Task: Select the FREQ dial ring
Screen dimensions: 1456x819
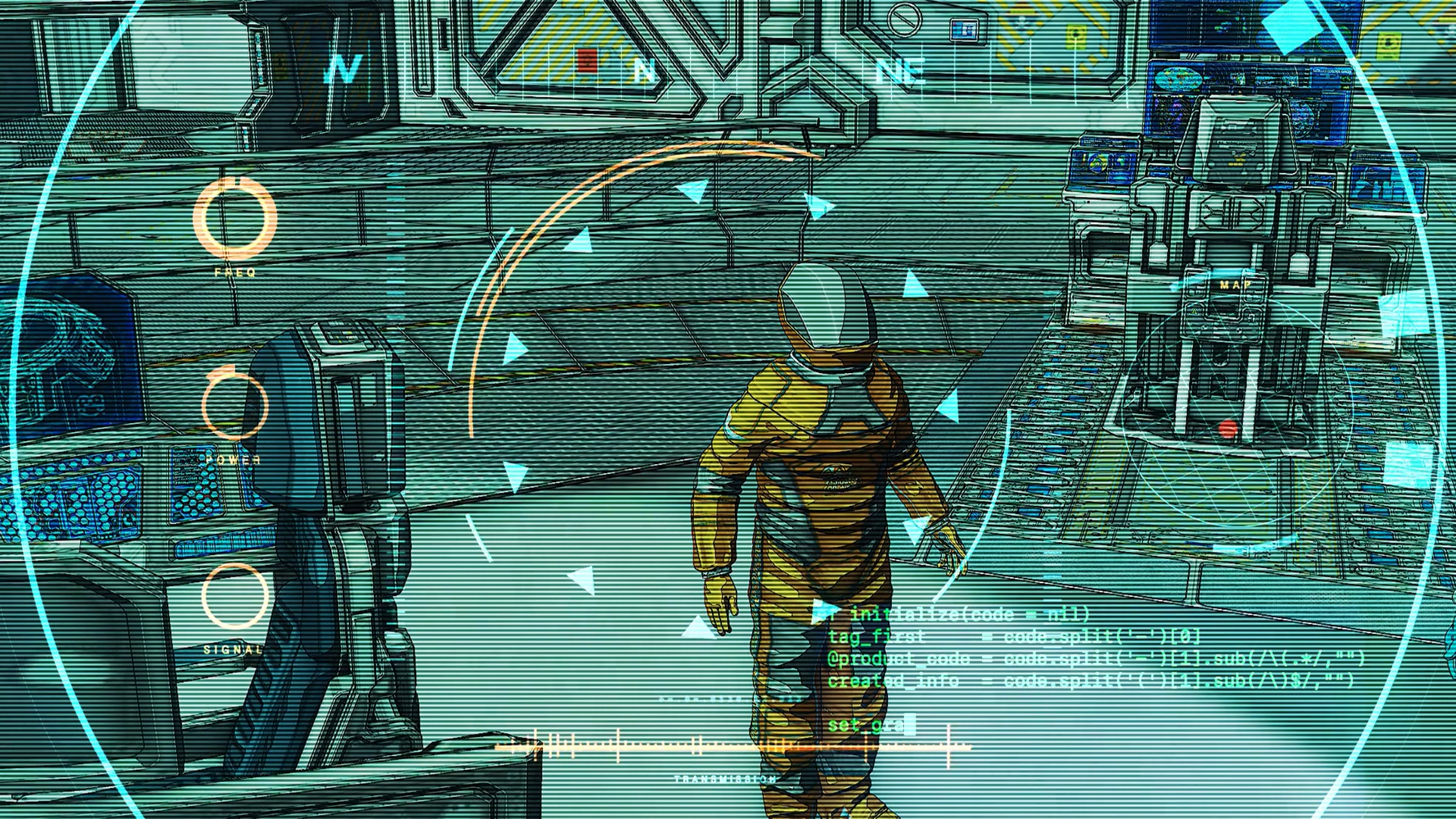Action: tap(235, 219)
